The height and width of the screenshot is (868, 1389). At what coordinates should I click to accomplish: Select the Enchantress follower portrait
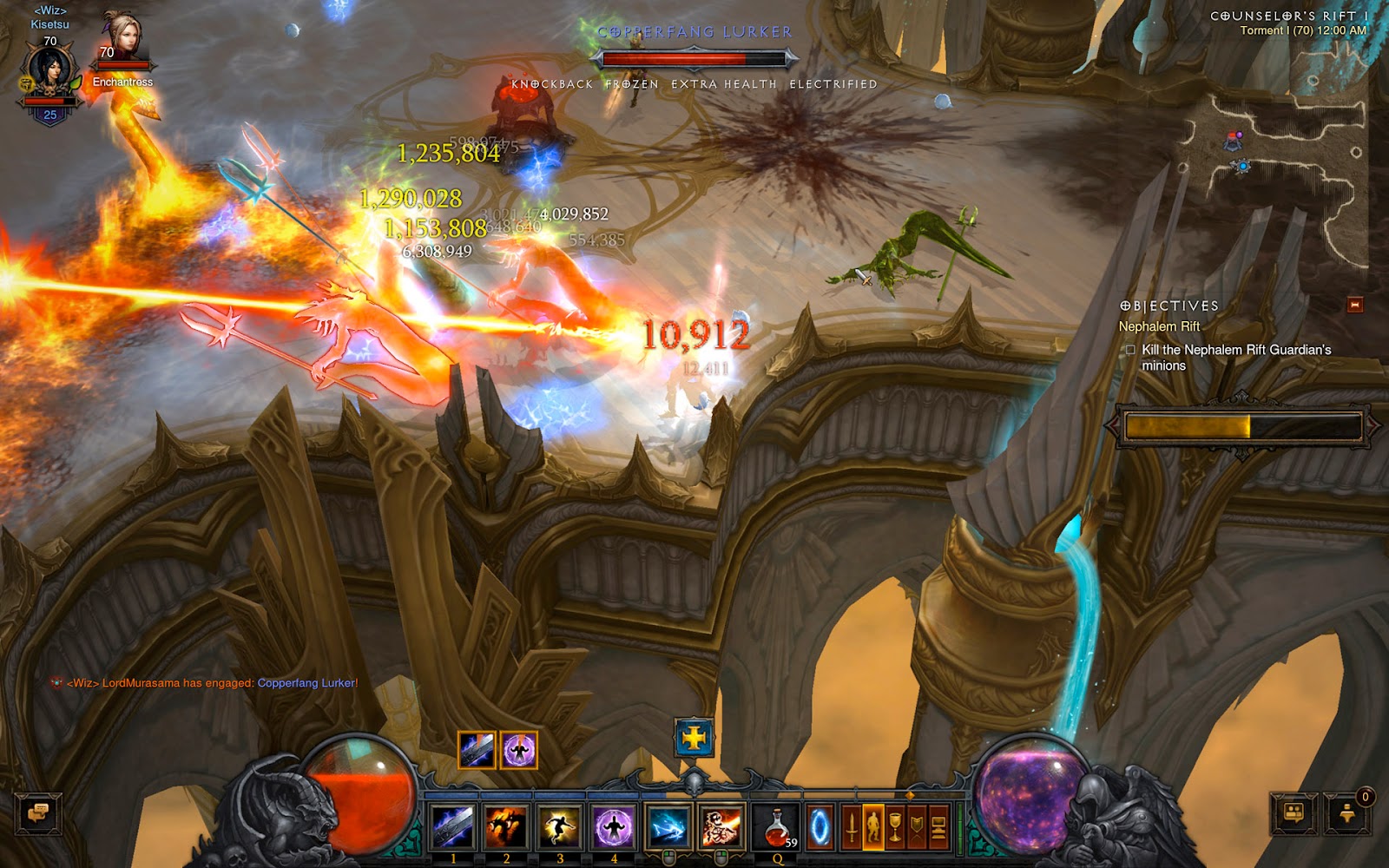[122, 39]
